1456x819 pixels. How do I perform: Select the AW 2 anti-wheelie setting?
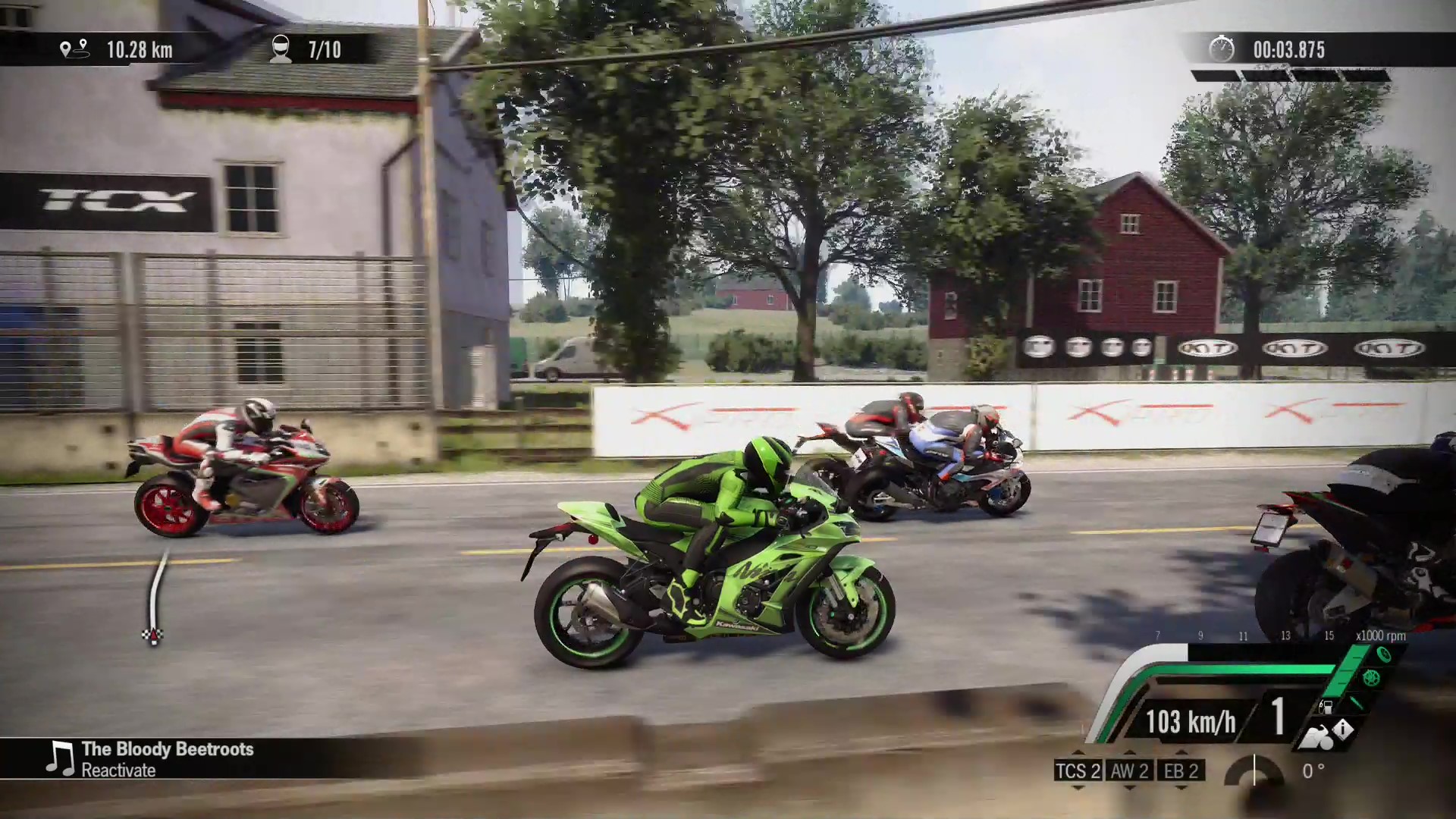click(x=1129, y=771)
